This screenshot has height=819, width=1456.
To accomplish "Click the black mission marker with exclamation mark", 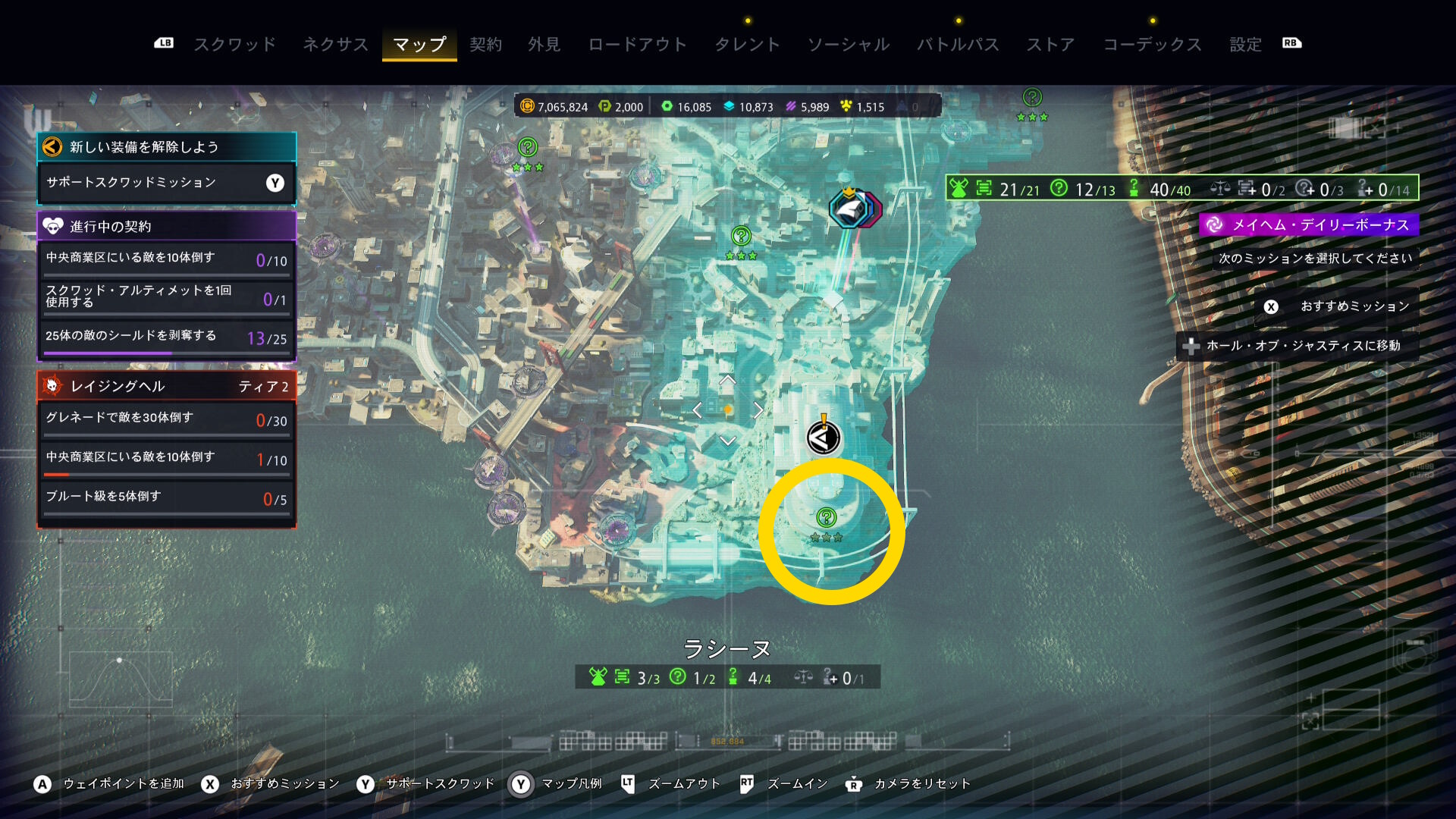I will [x=823, y=437].
